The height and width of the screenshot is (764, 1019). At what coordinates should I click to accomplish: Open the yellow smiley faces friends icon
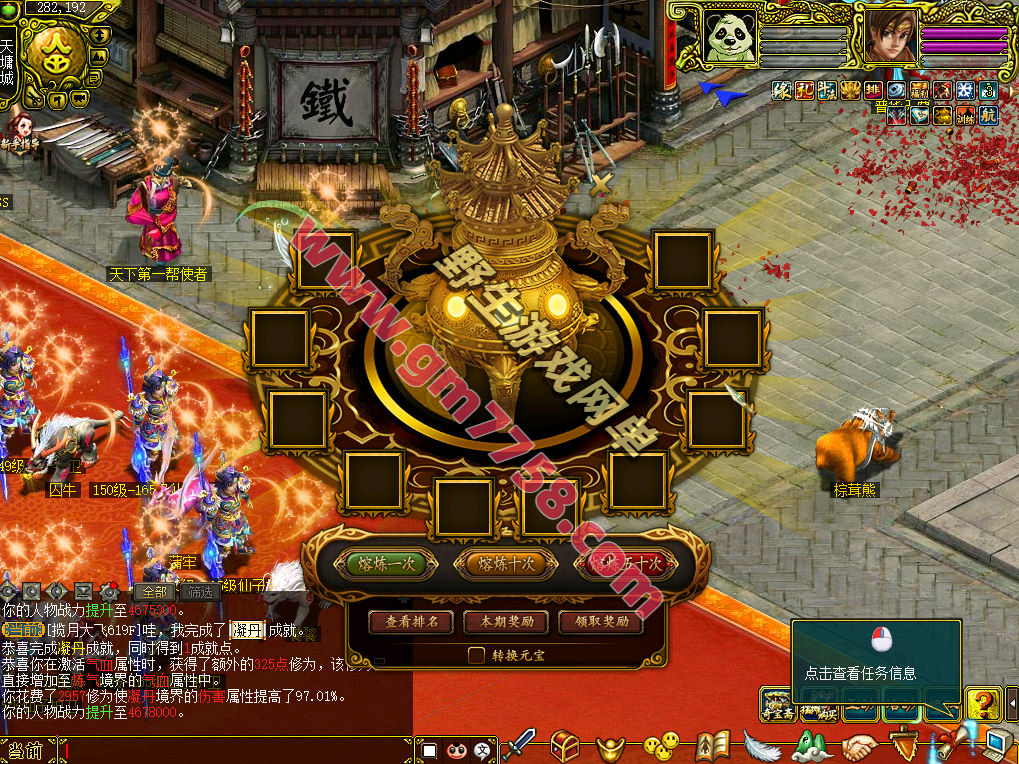pos(660,745)
